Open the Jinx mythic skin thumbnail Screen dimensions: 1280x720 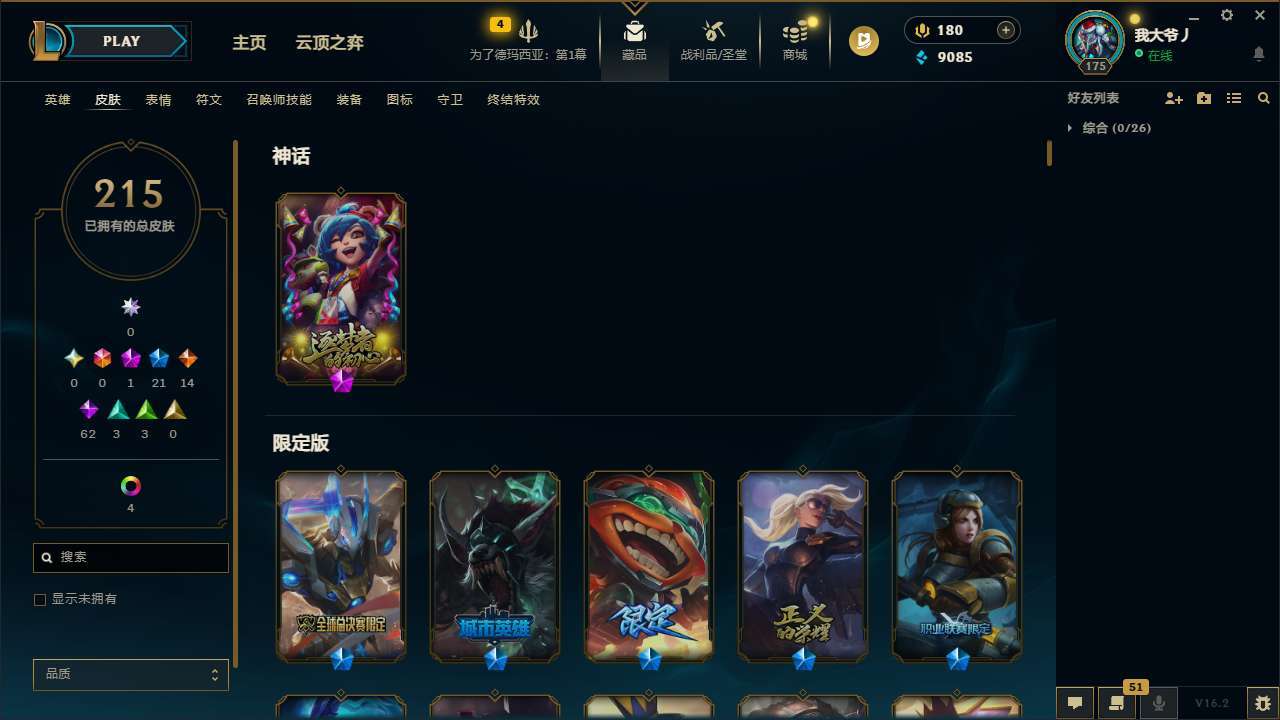(x=340, y=288)
